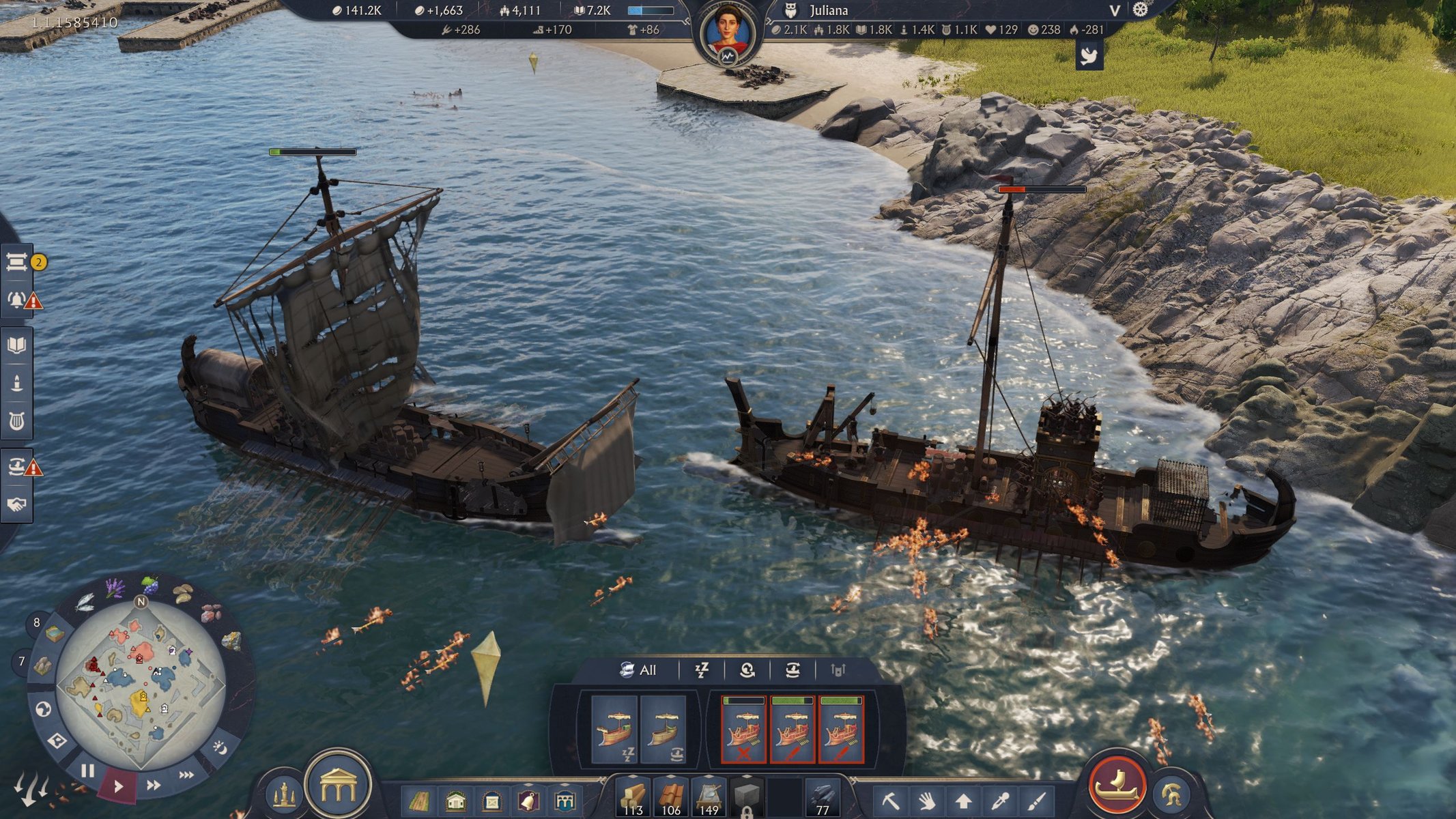Toggle the day-night cycle button
The height and width of the screenshot is (819, 1456).
click(x=220, y=747)
